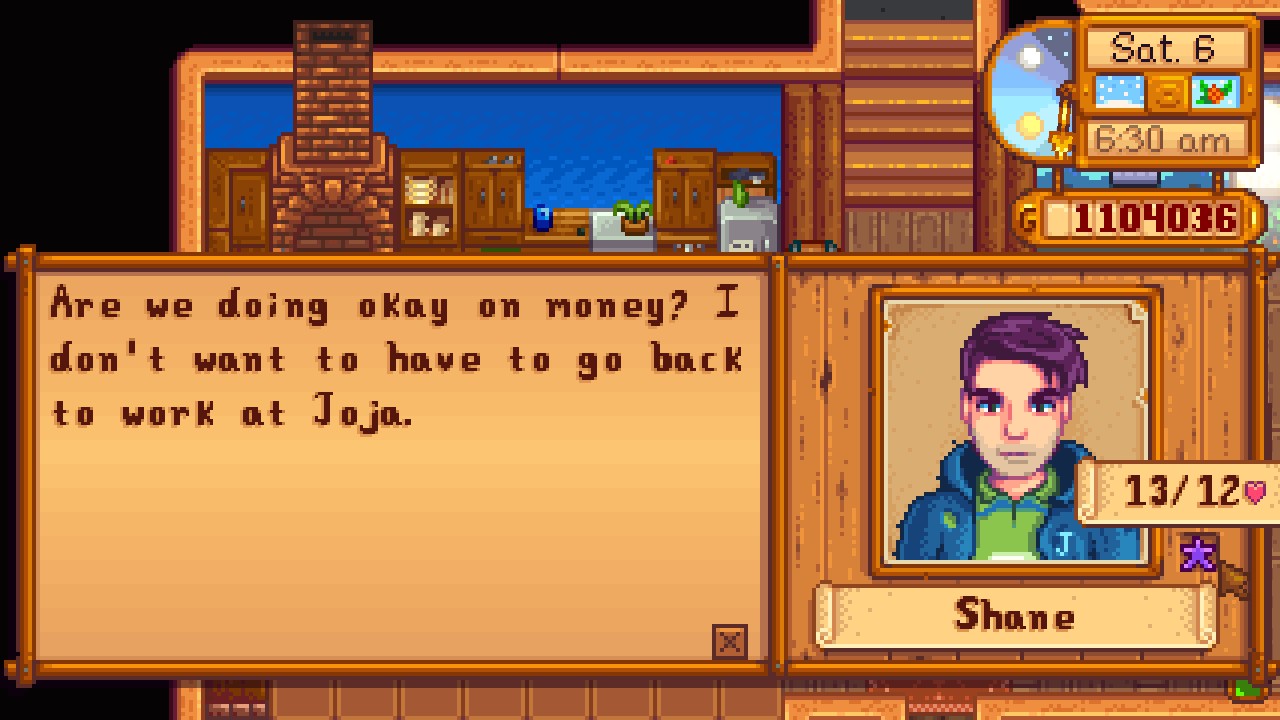
Task: Click the gold button between the weather icons
Action: click(1168, 91)
